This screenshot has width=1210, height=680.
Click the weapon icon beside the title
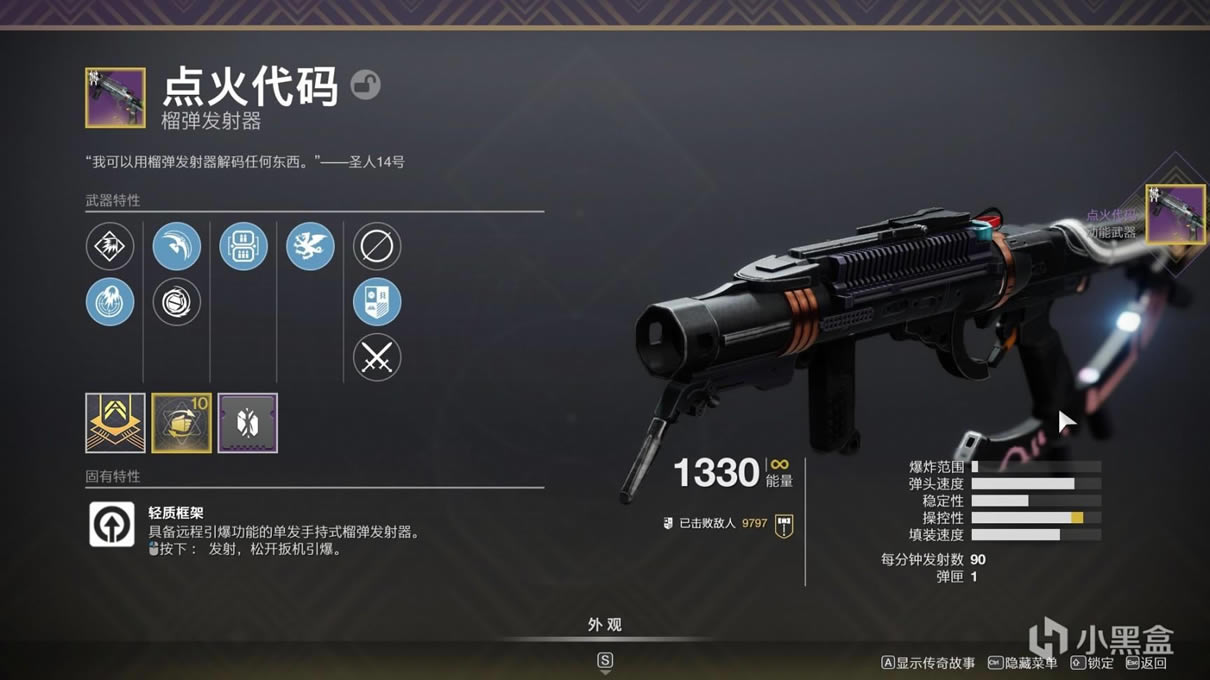tap(115, 97)
